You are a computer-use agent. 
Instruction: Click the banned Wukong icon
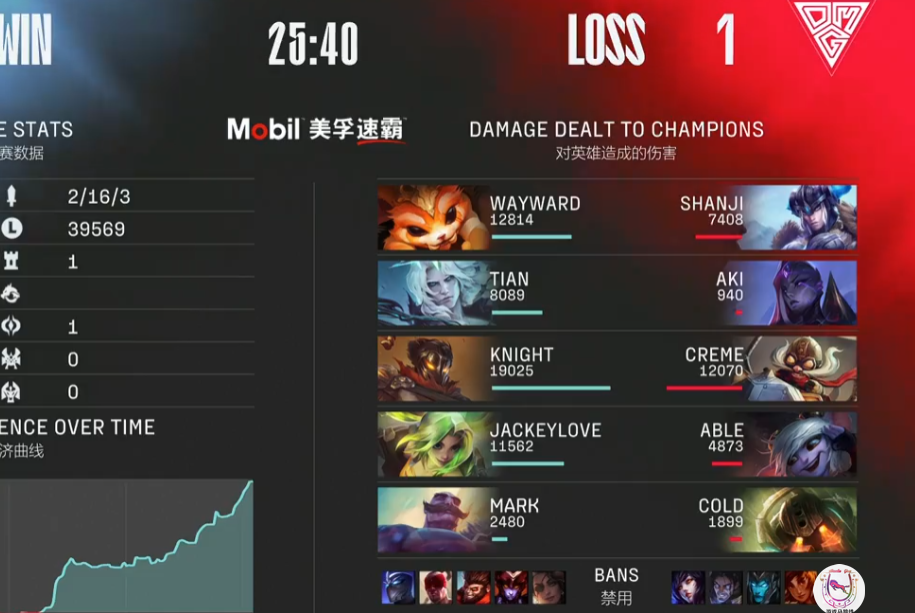point(474,588)
